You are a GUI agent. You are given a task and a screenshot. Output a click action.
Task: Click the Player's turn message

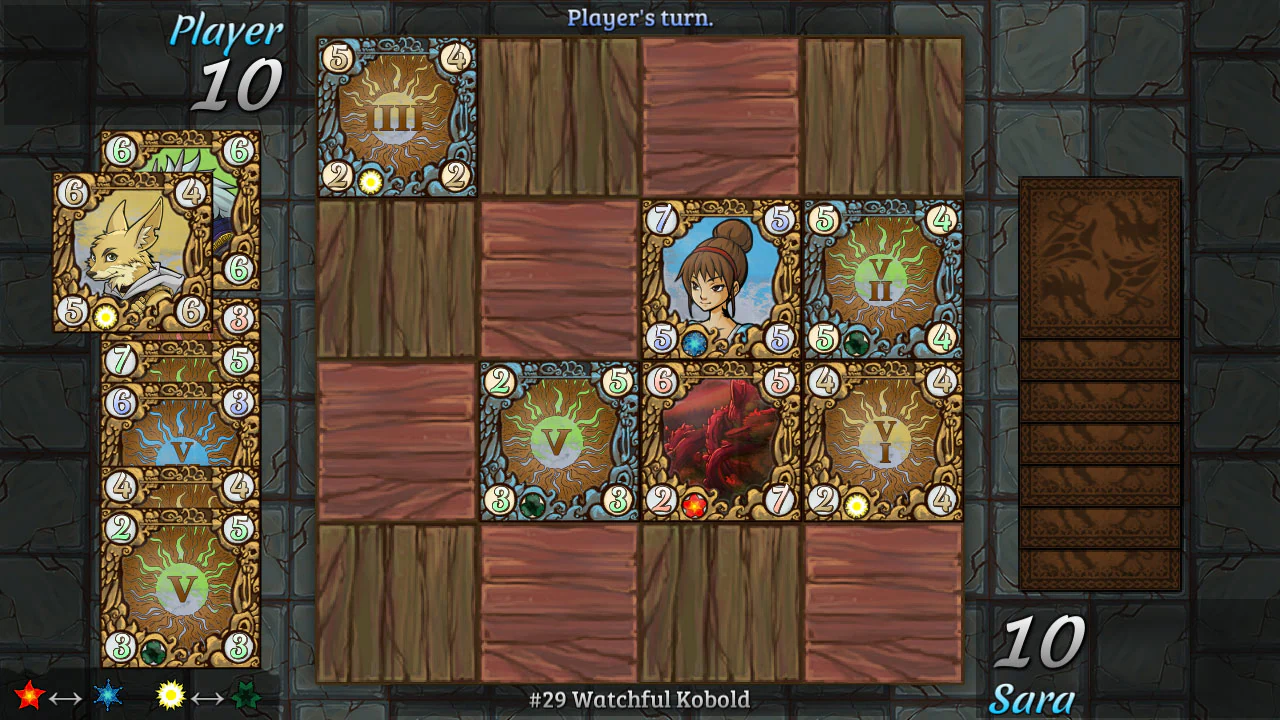[640, 16]
